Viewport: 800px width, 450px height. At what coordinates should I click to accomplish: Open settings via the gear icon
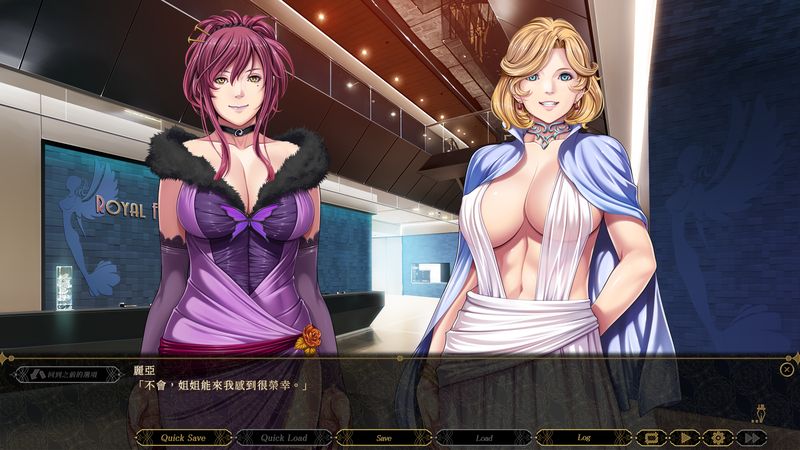[716, 437]
